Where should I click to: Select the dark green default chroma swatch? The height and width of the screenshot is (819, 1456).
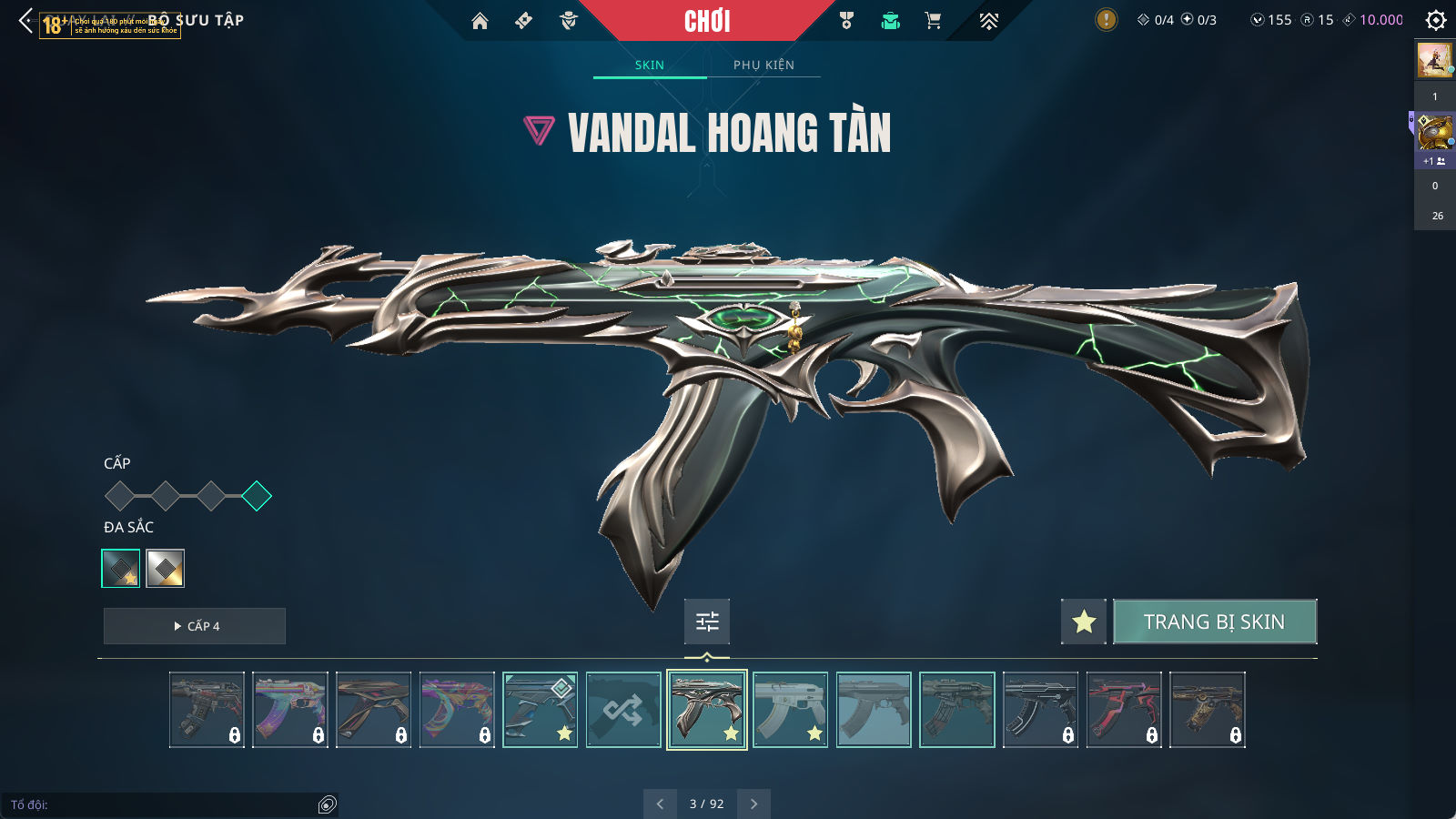pyautogui.click(x=121, y=569)
